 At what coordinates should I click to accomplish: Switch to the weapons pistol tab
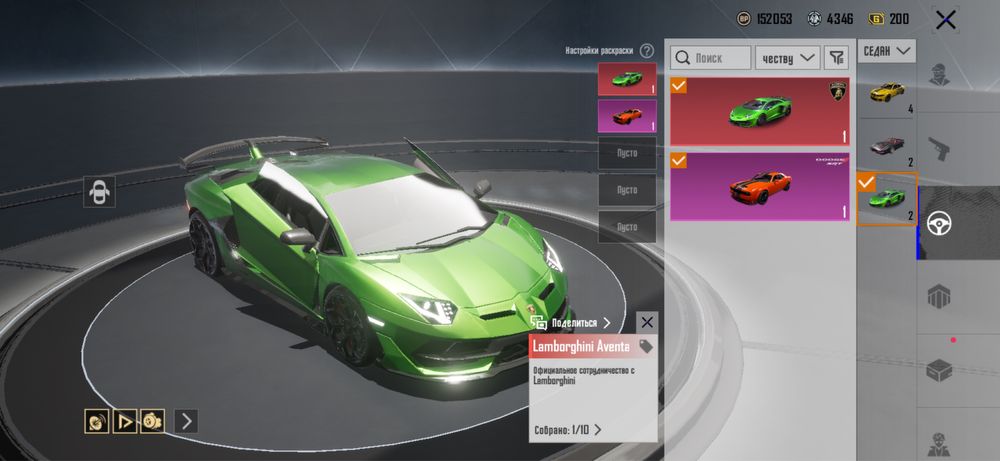pos(939,148)
